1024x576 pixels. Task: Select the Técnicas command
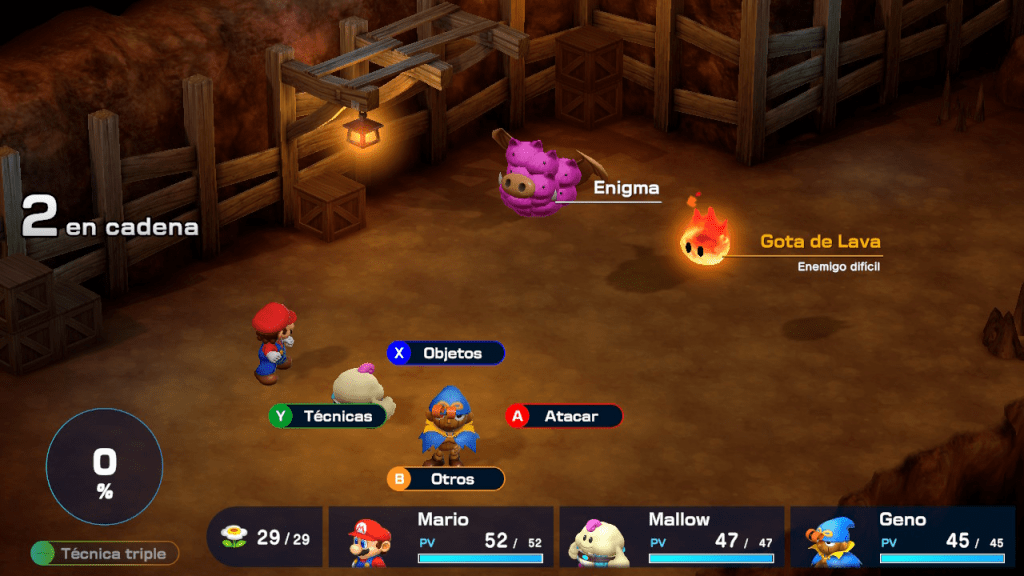point(329,416)
